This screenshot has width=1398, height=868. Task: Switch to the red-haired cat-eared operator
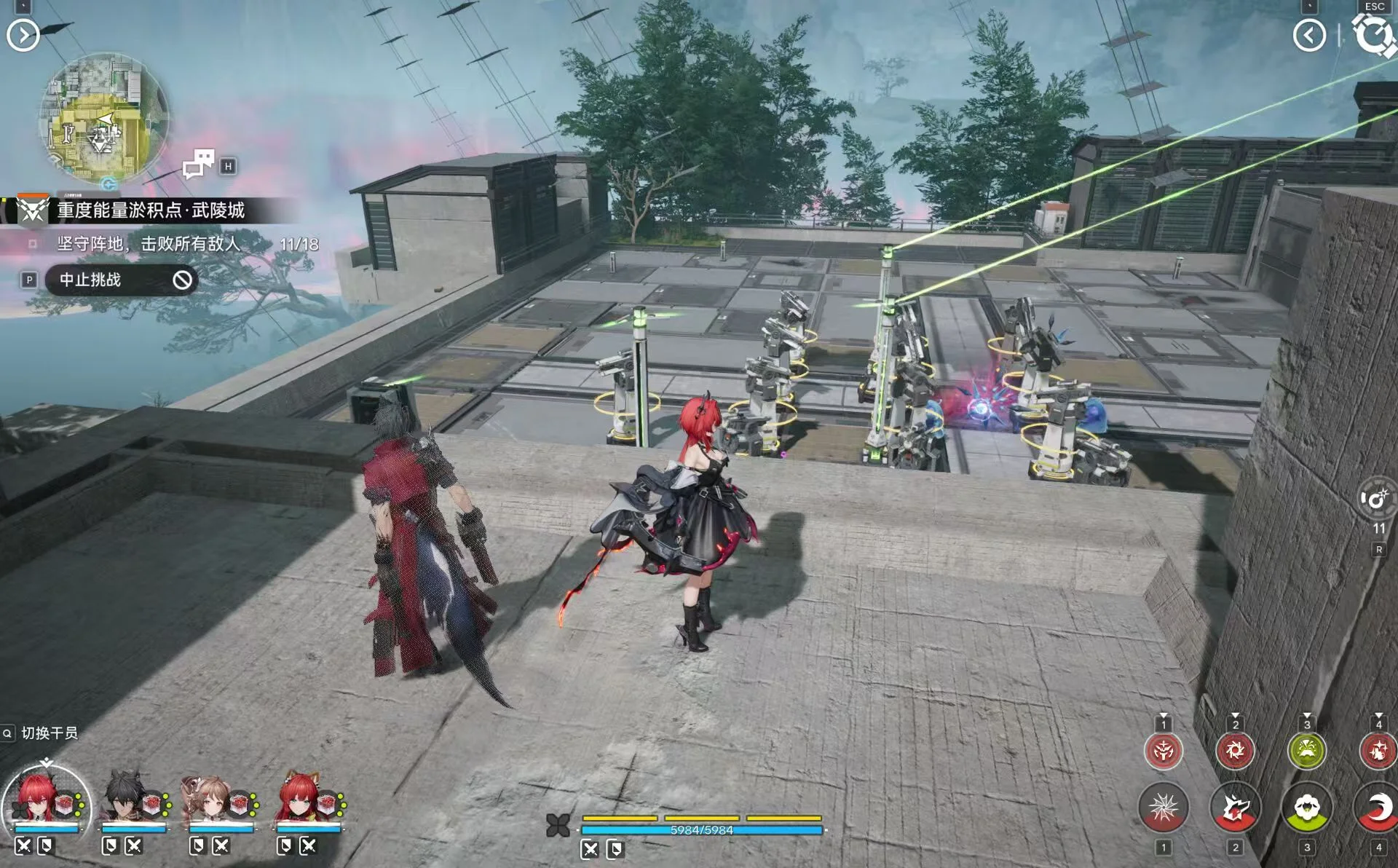(x=299, y=801)
